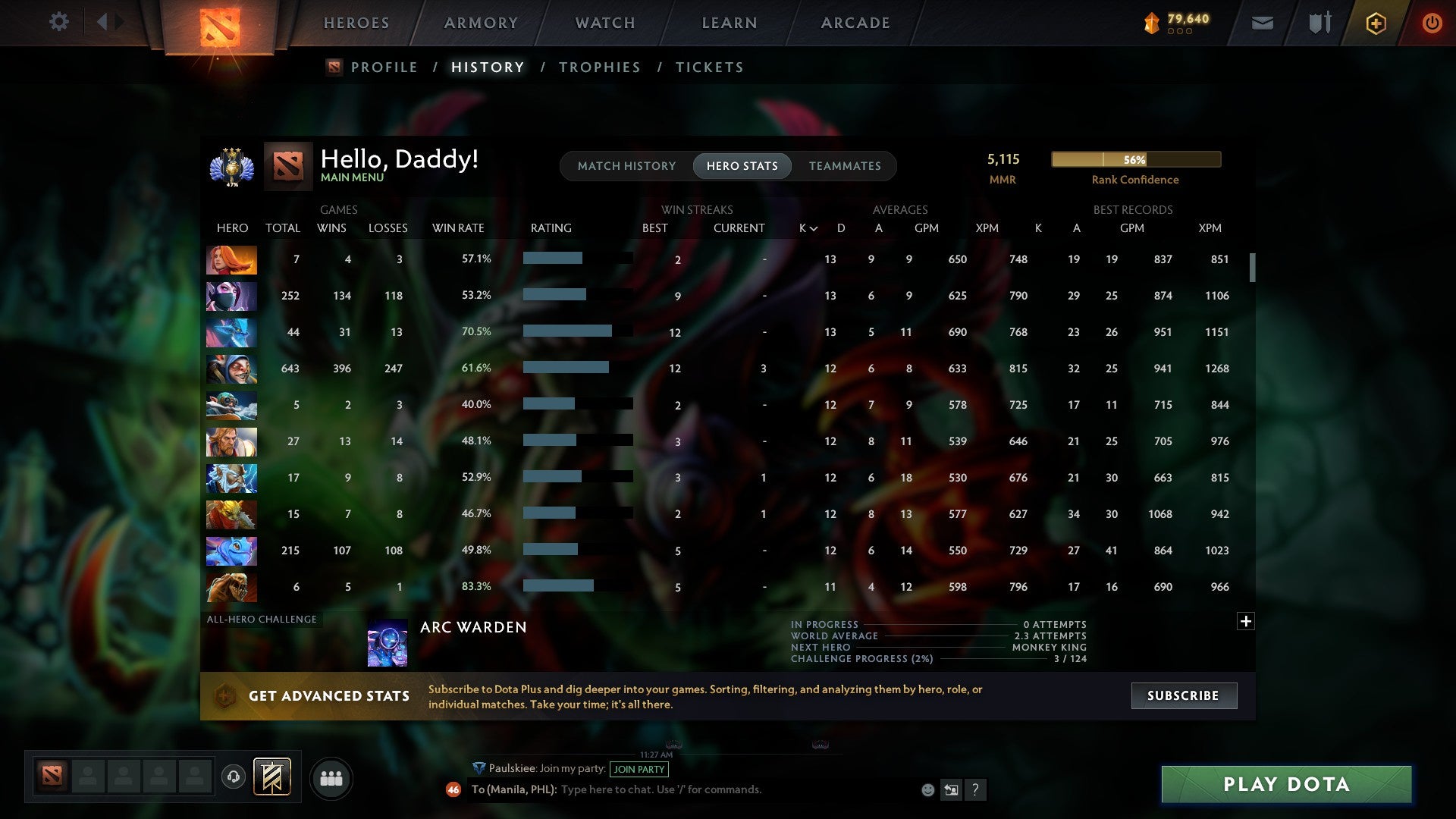Click the settings gear icon
Viewport: 1456px width, 819px height.
59,22
